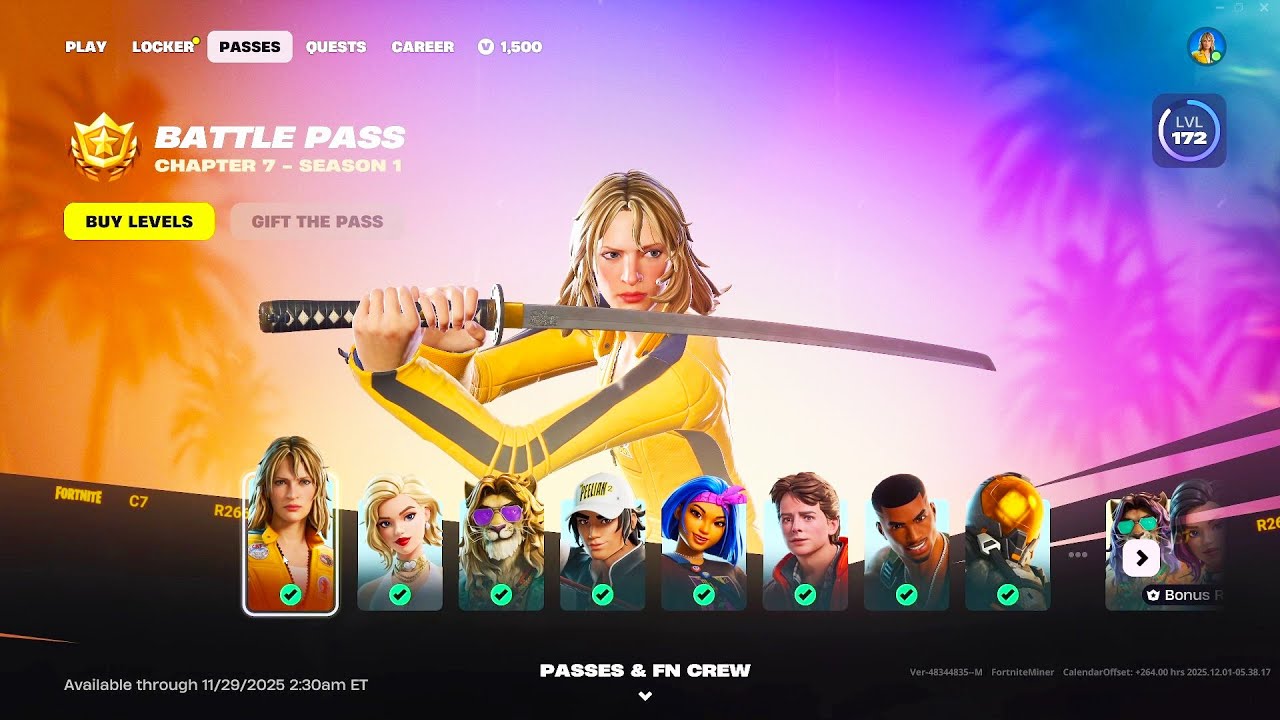Click the LVL 172 level badge
This screenshot has height=720, width=1280.
(x=1189, y=131)
